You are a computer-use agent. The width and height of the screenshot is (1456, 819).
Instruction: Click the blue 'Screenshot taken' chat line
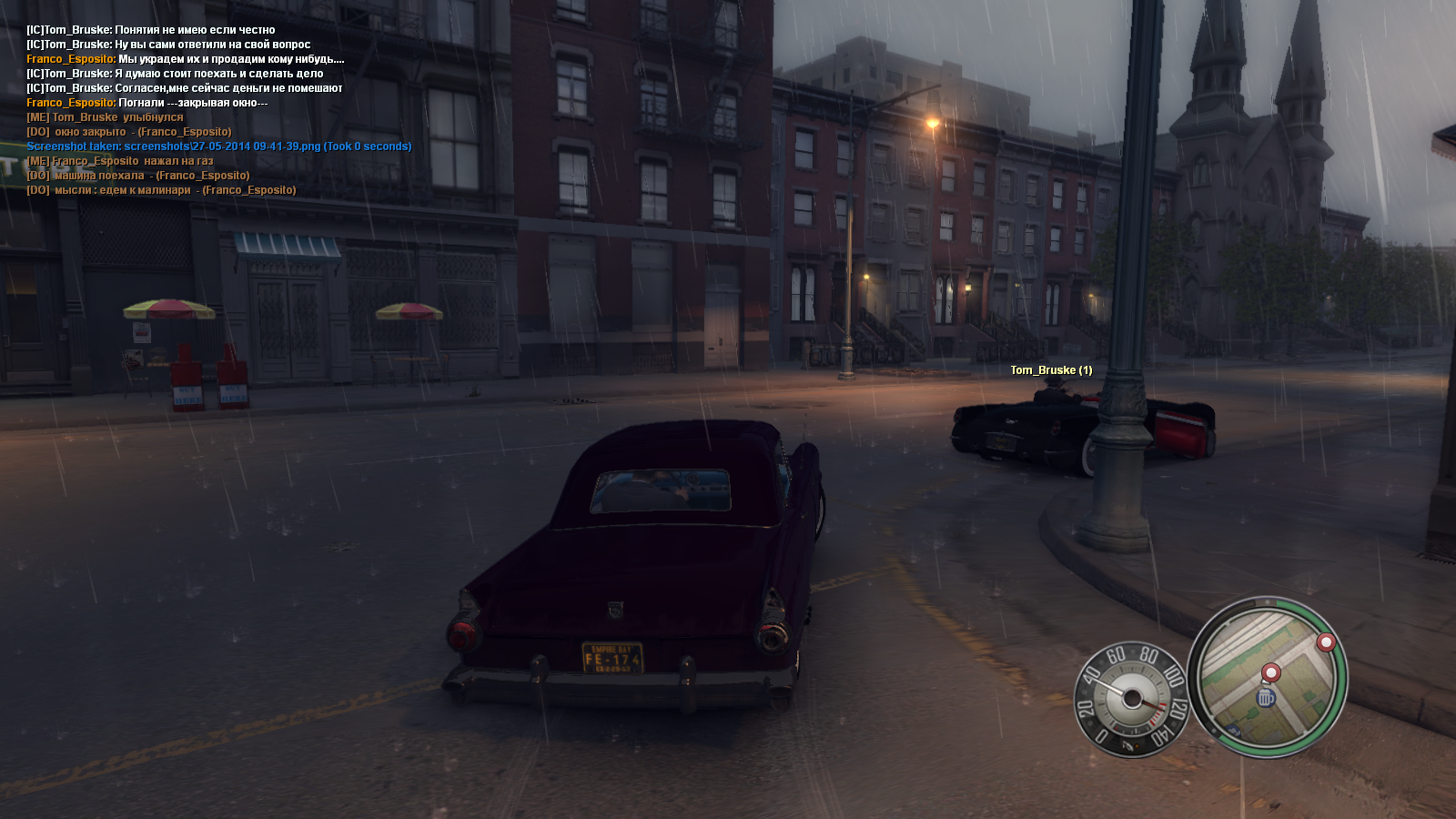tap(218, 147)
